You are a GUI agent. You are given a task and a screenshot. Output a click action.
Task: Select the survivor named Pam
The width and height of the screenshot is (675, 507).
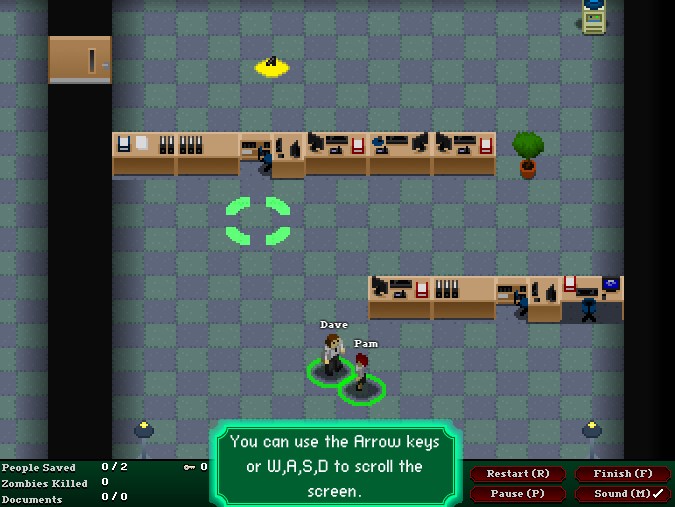tap(362, 374)
